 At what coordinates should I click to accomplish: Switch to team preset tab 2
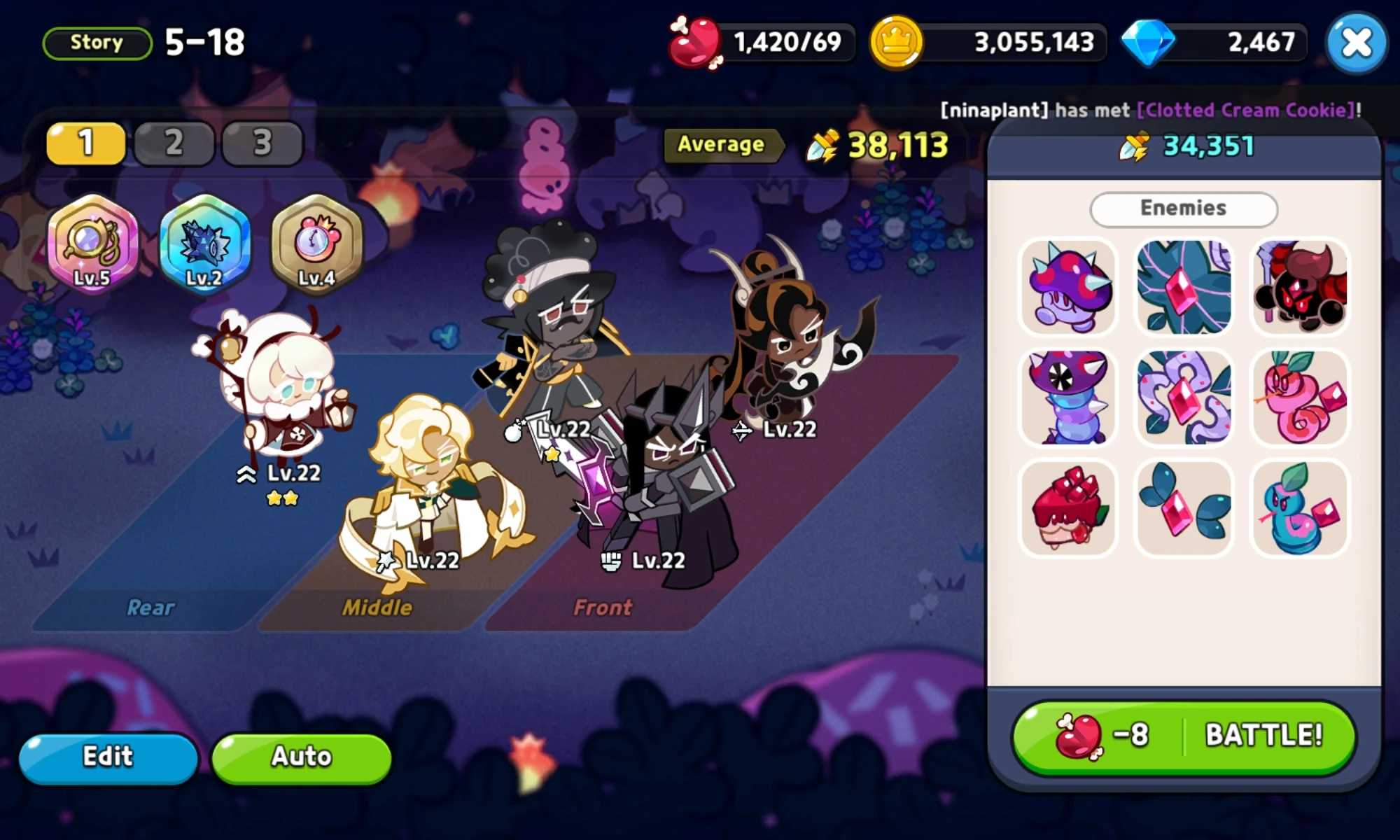pos(174,143)
